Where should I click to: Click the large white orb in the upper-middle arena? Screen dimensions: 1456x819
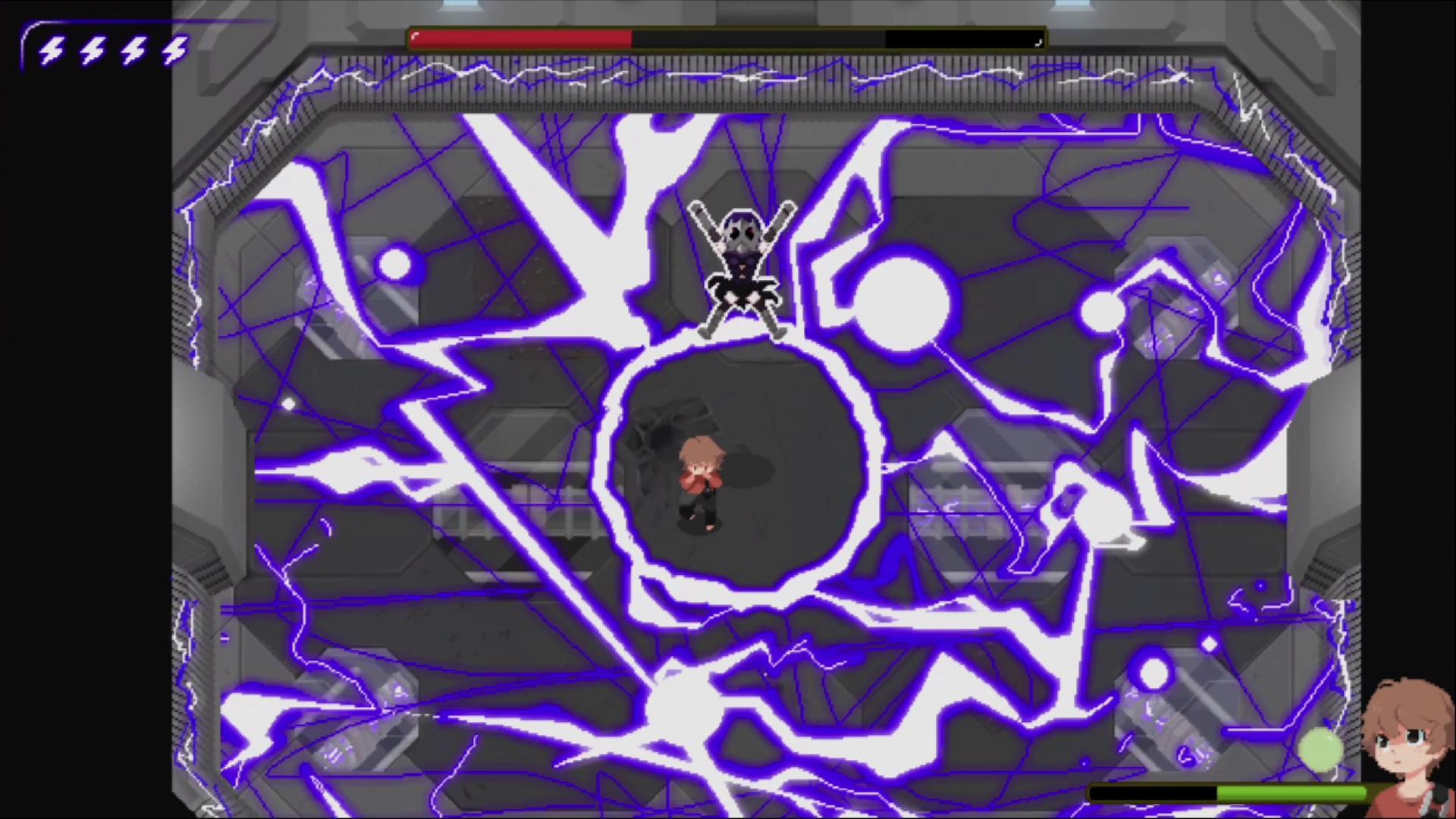[902, 303]
